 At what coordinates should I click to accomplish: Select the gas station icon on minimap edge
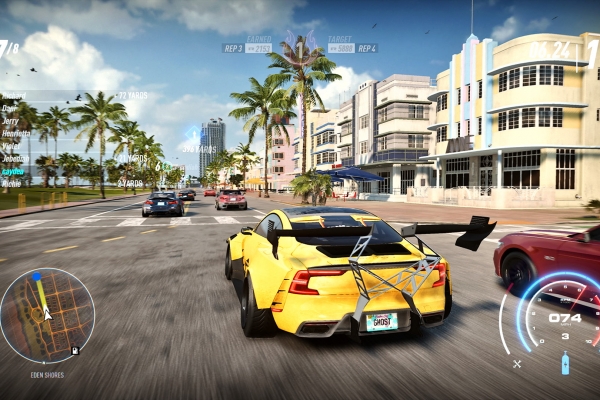point(75,351)
